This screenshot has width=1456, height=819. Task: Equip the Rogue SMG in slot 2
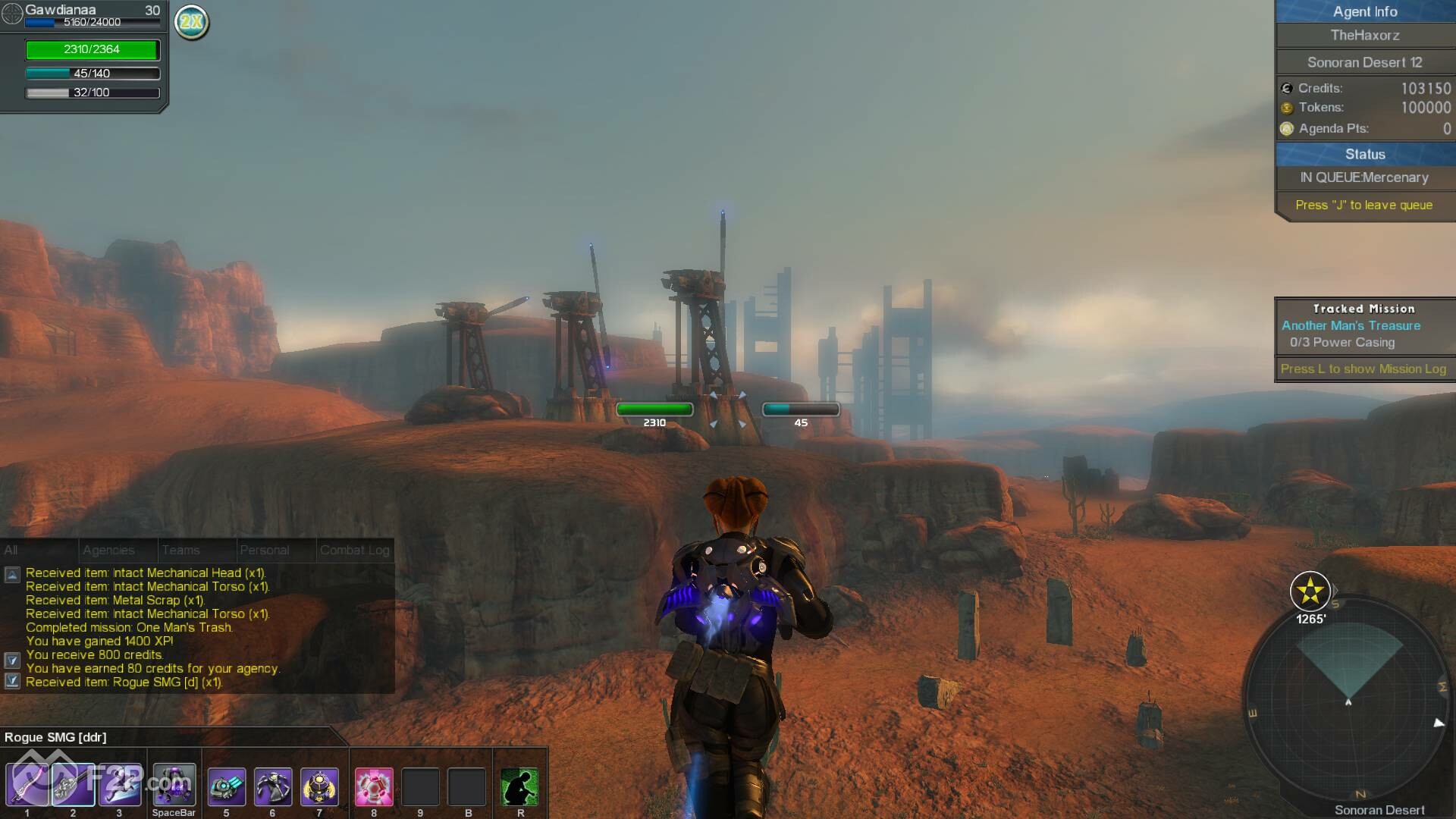click(x=73, y=786)
